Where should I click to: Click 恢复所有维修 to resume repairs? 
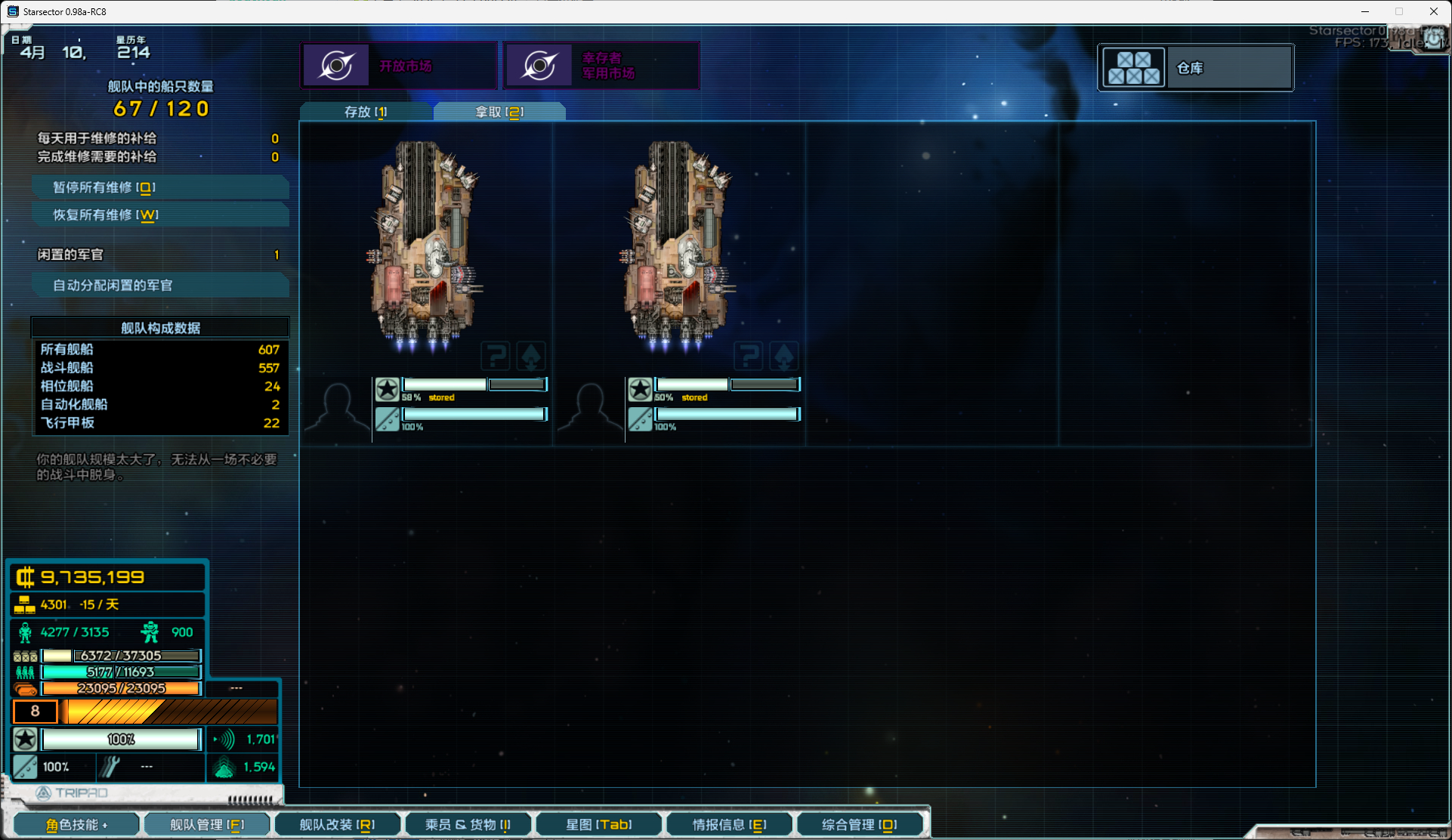160,215
